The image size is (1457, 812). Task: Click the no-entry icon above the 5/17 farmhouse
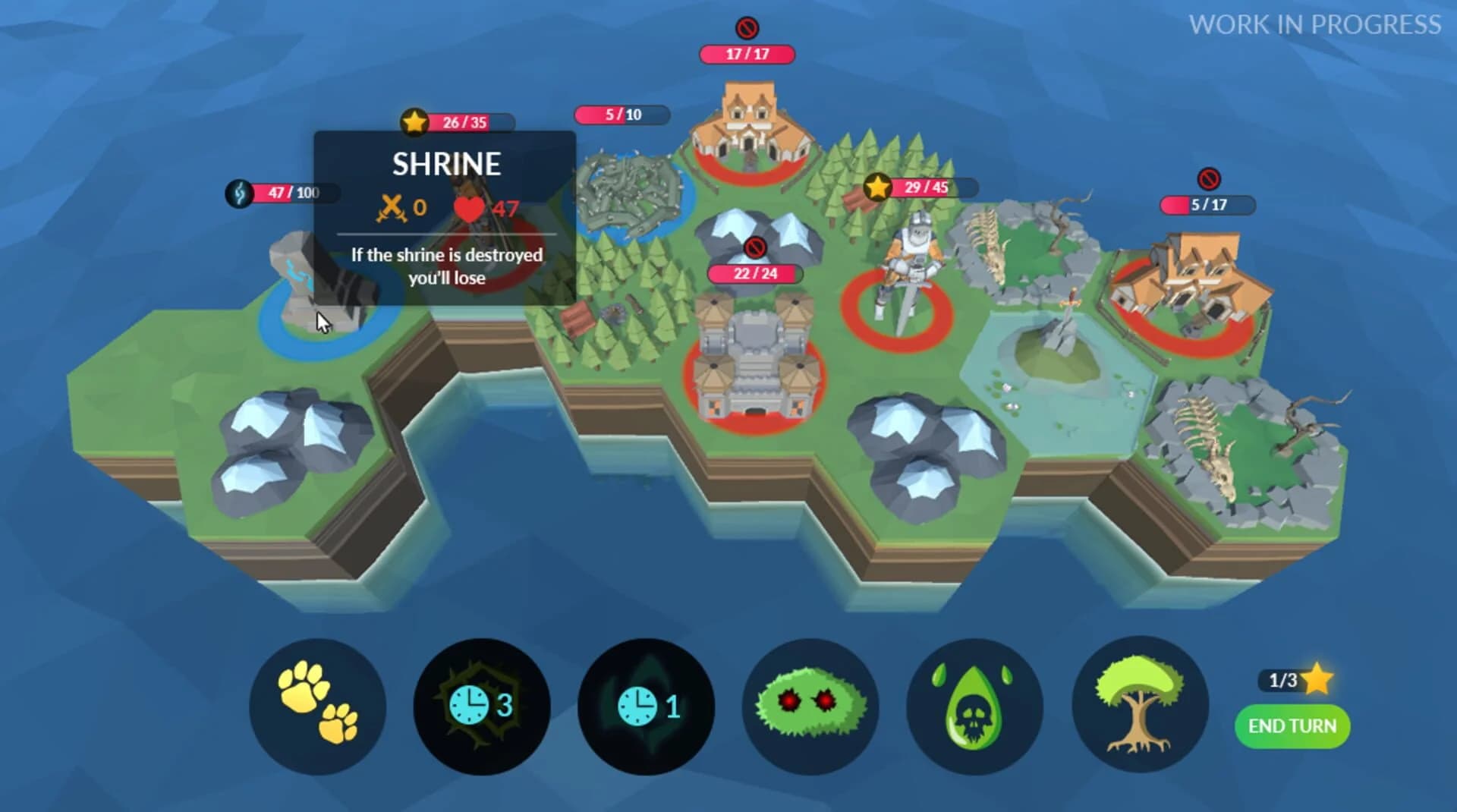[1208, 180]
